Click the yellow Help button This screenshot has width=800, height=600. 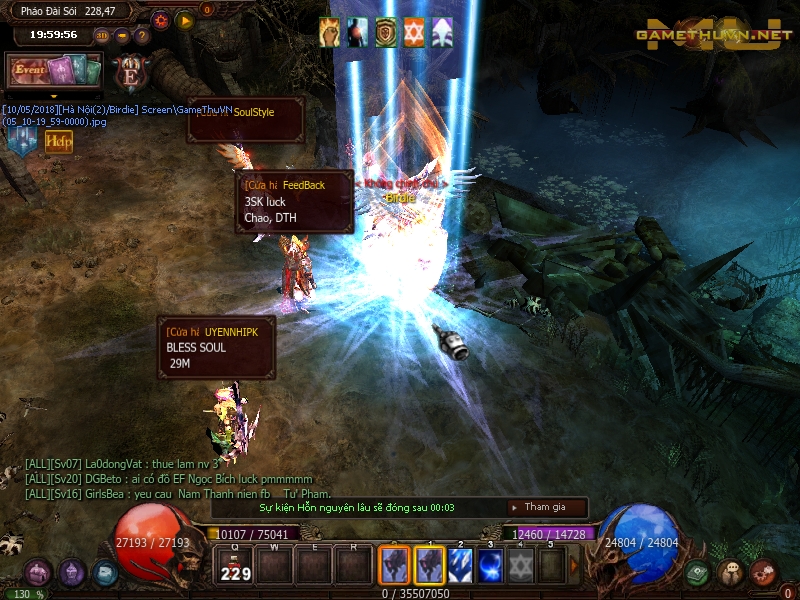(58, 142)
